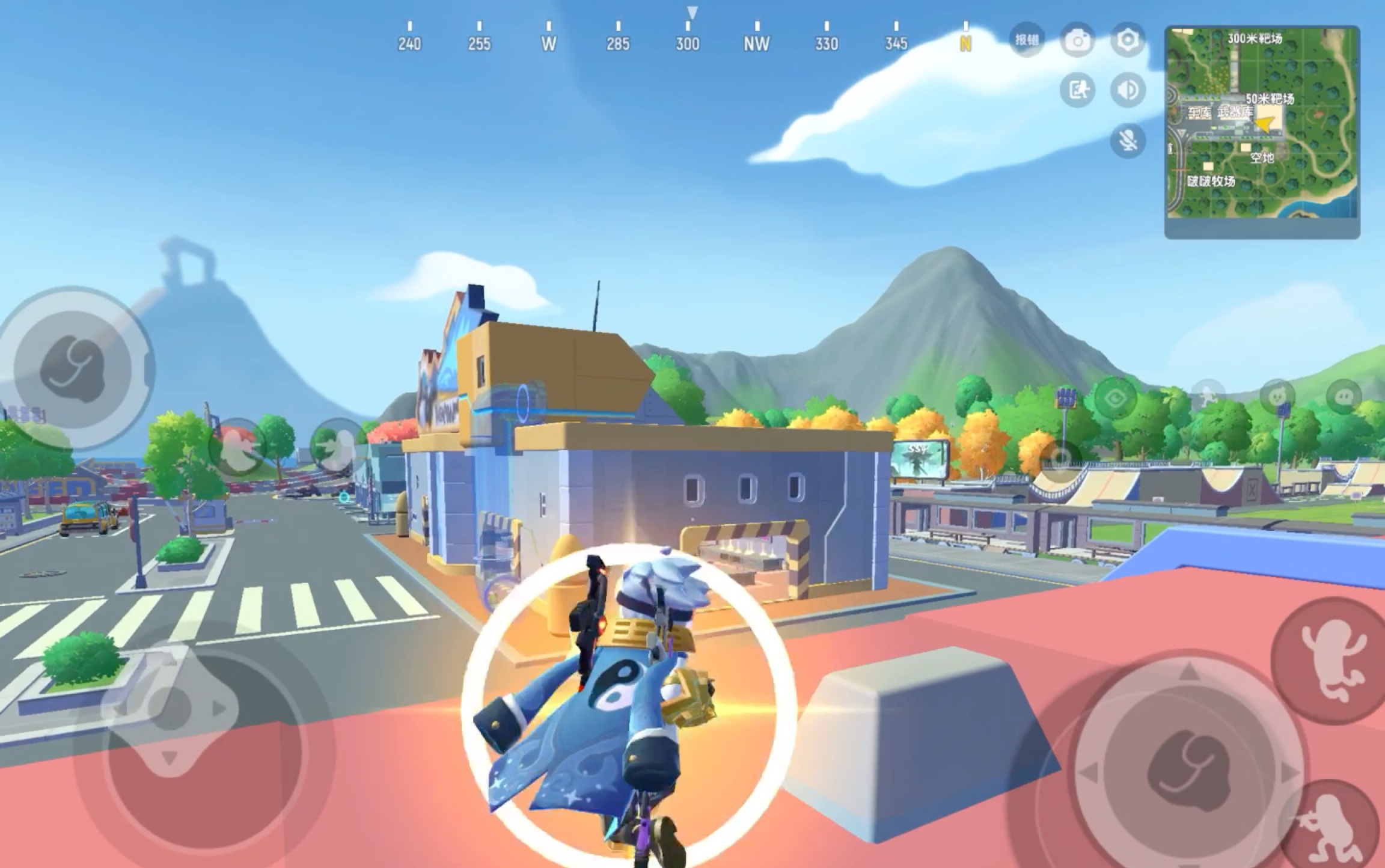Tap the large right-side attack button

coord(1187,769)
